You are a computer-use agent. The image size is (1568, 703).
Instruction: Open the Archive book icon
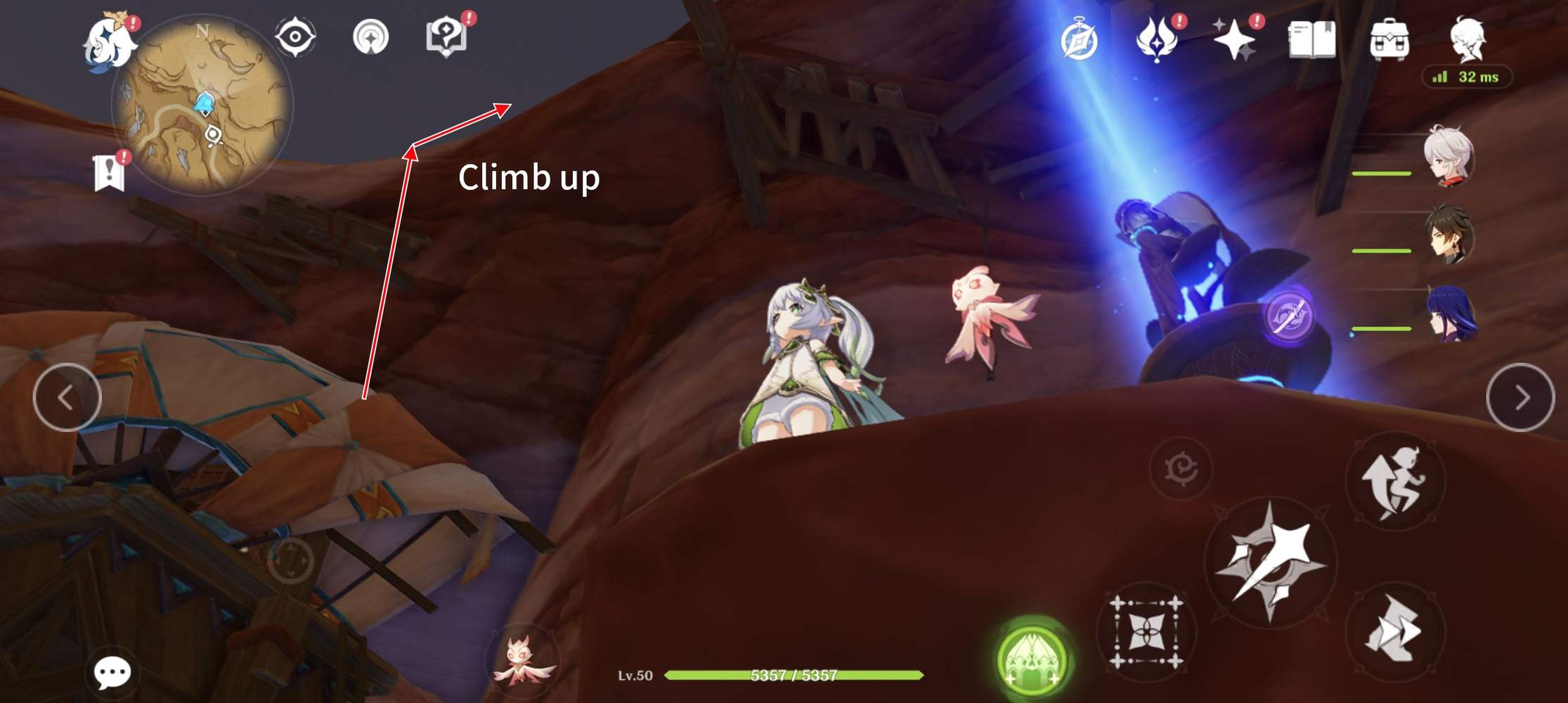coord(1312,40)
